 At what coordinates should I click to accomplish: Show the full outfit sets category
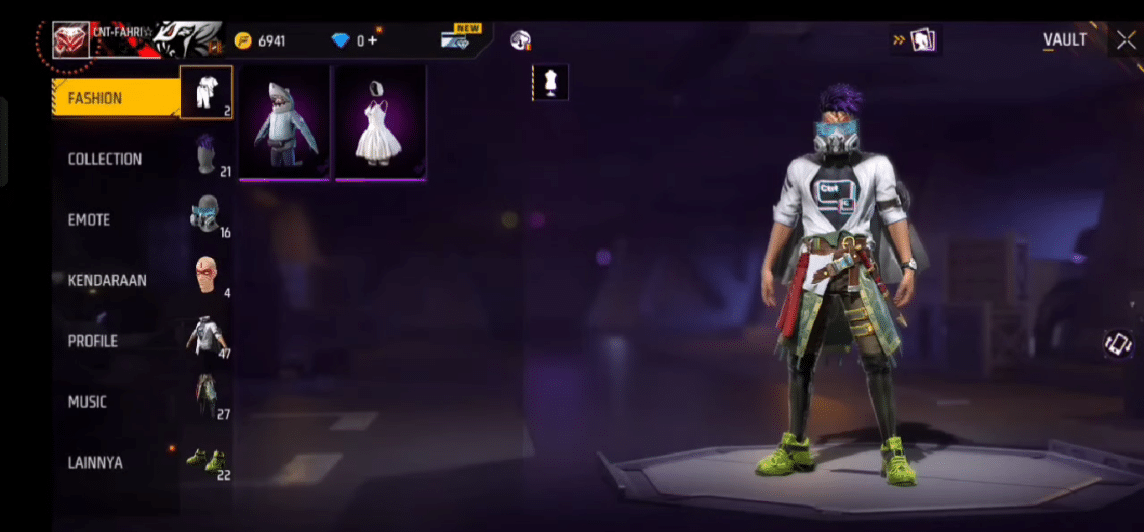tap(207, 92)
